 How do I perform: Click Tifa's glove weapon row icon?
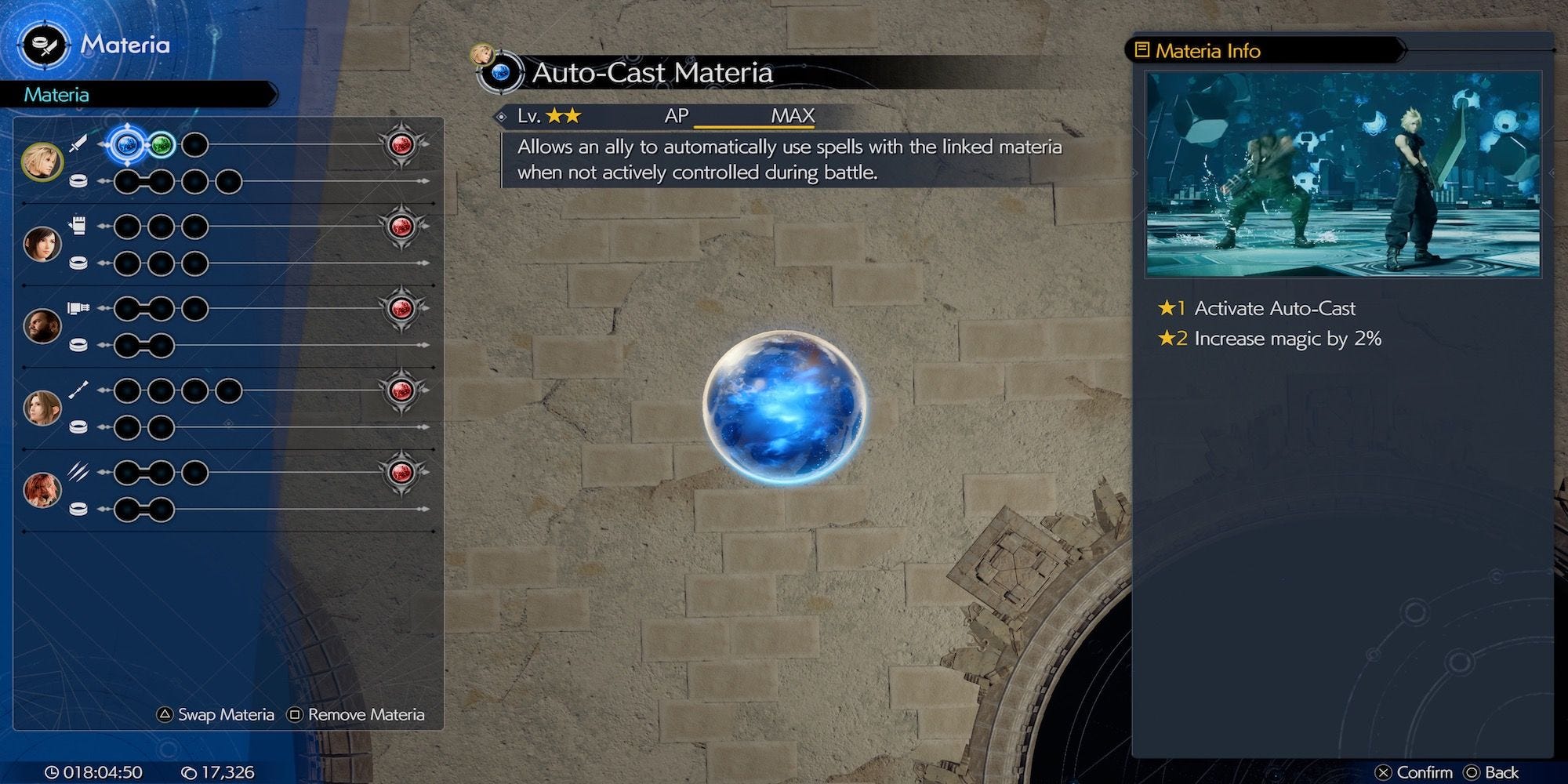[78, 226]
